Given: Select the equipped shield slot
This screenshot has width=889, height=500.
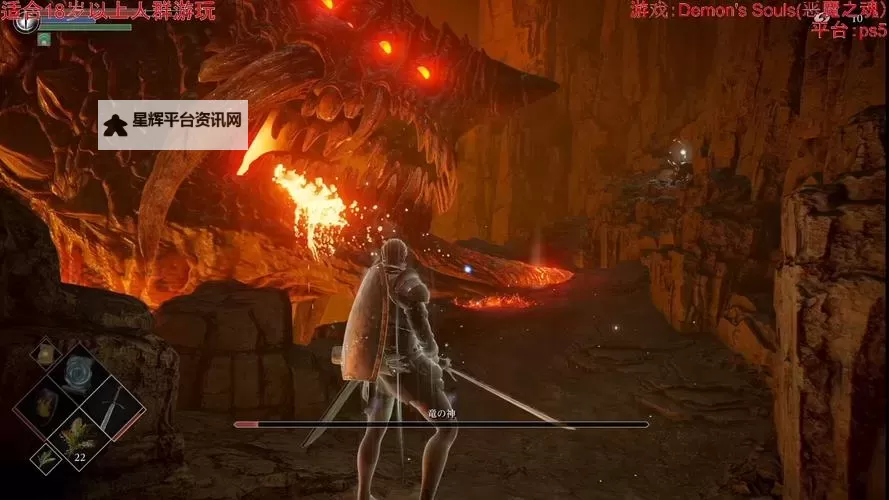Looking at the screenshot, I should tap(45, 404).
